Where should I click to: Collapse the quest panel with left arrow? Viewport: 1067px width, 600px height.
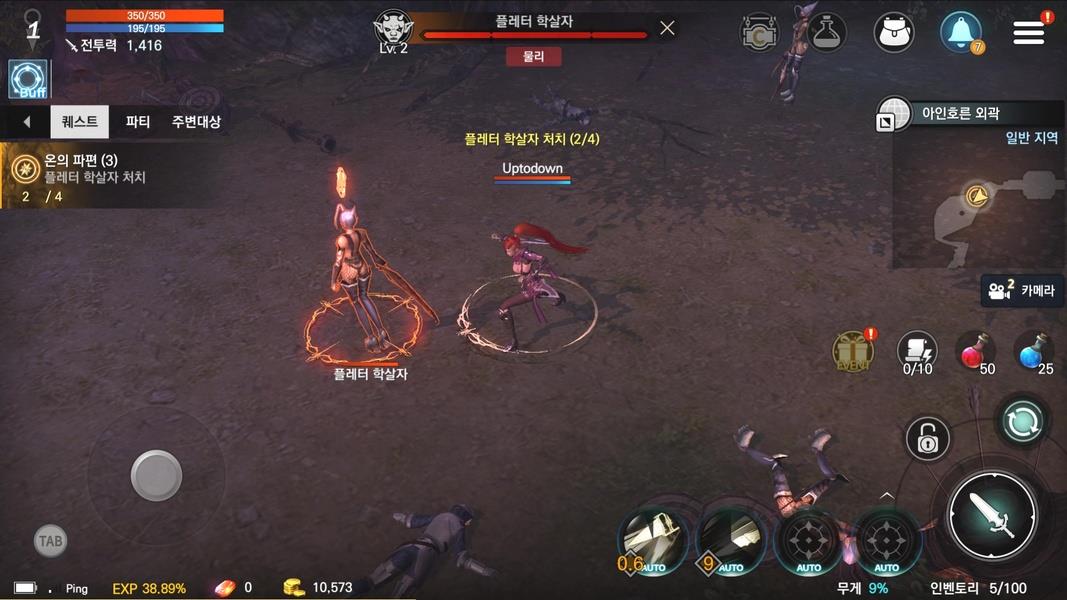click(x=27, y=122)
